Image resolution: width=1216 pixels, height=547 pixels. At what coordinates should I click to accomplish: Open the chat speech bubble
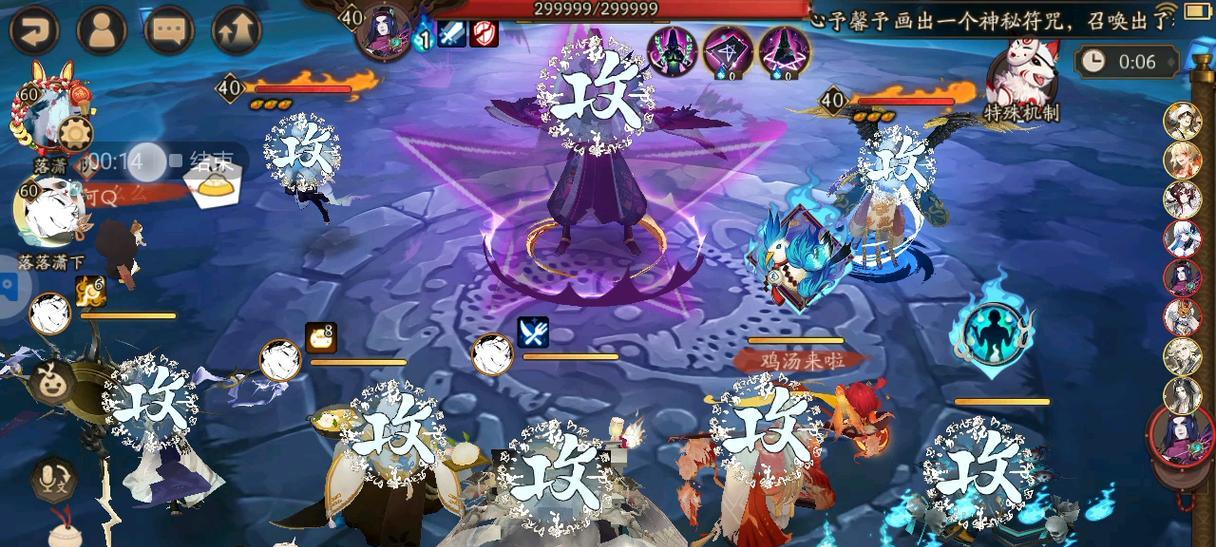pos(168,30)
